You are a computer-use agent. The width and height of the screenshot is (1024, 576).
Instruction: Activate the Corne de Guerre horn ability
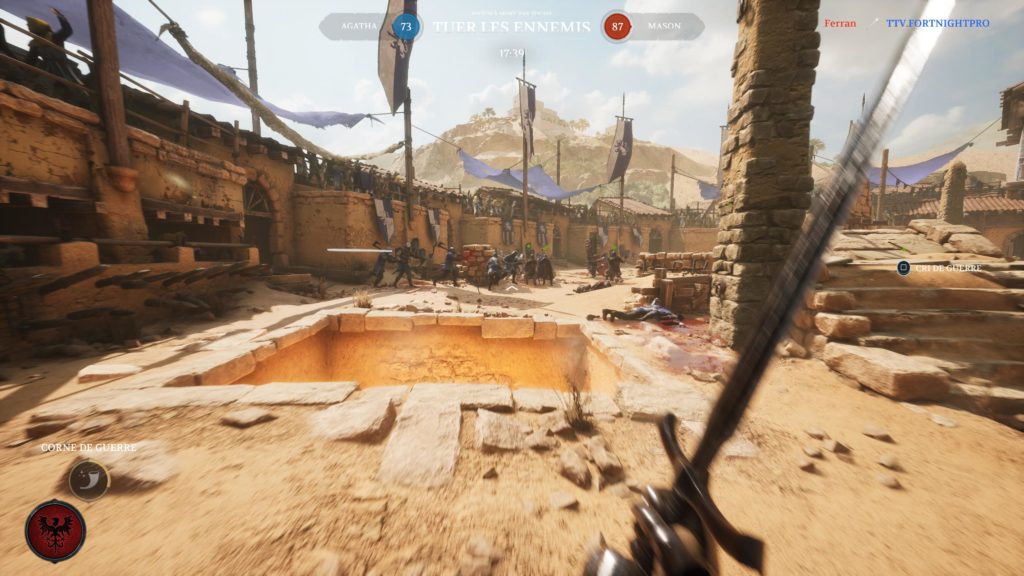[88, 479]
